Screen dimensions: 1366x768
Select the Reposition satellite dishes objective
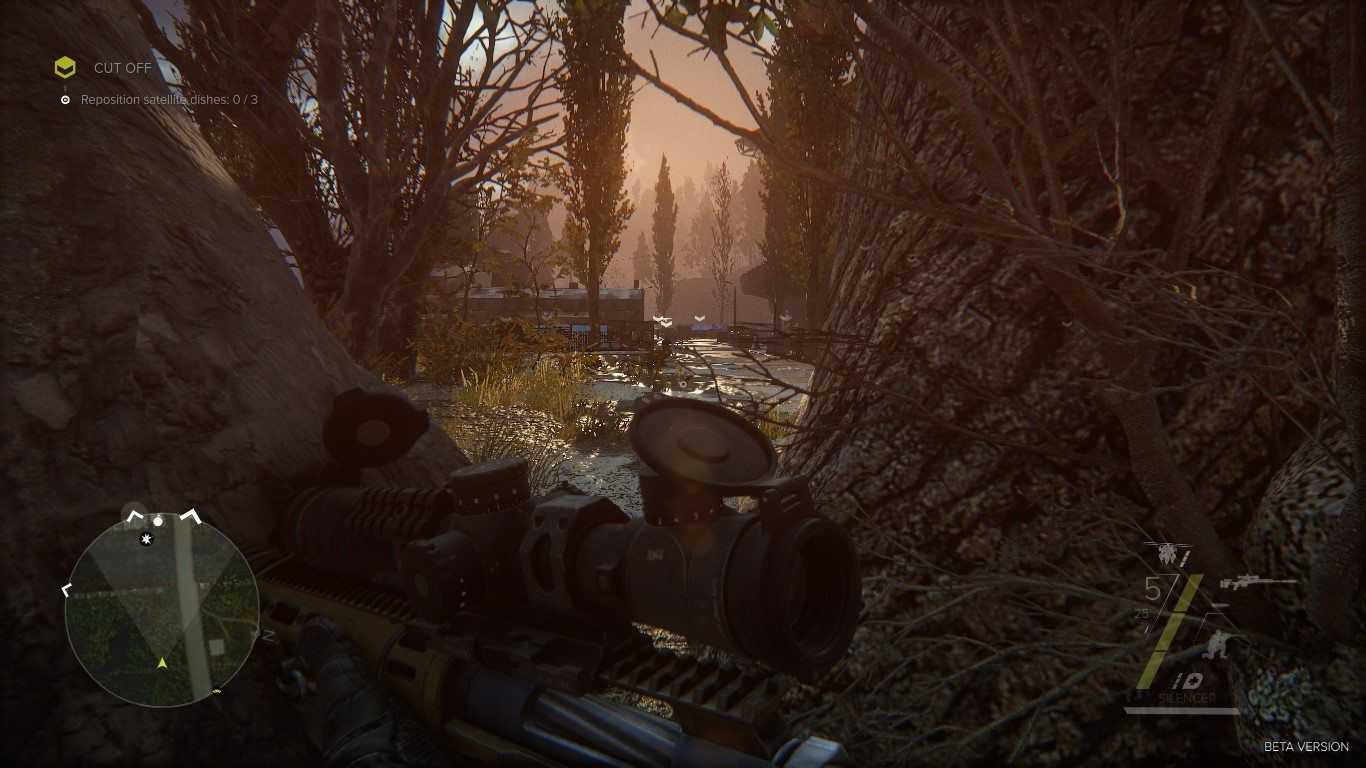(x=169, y=100)
